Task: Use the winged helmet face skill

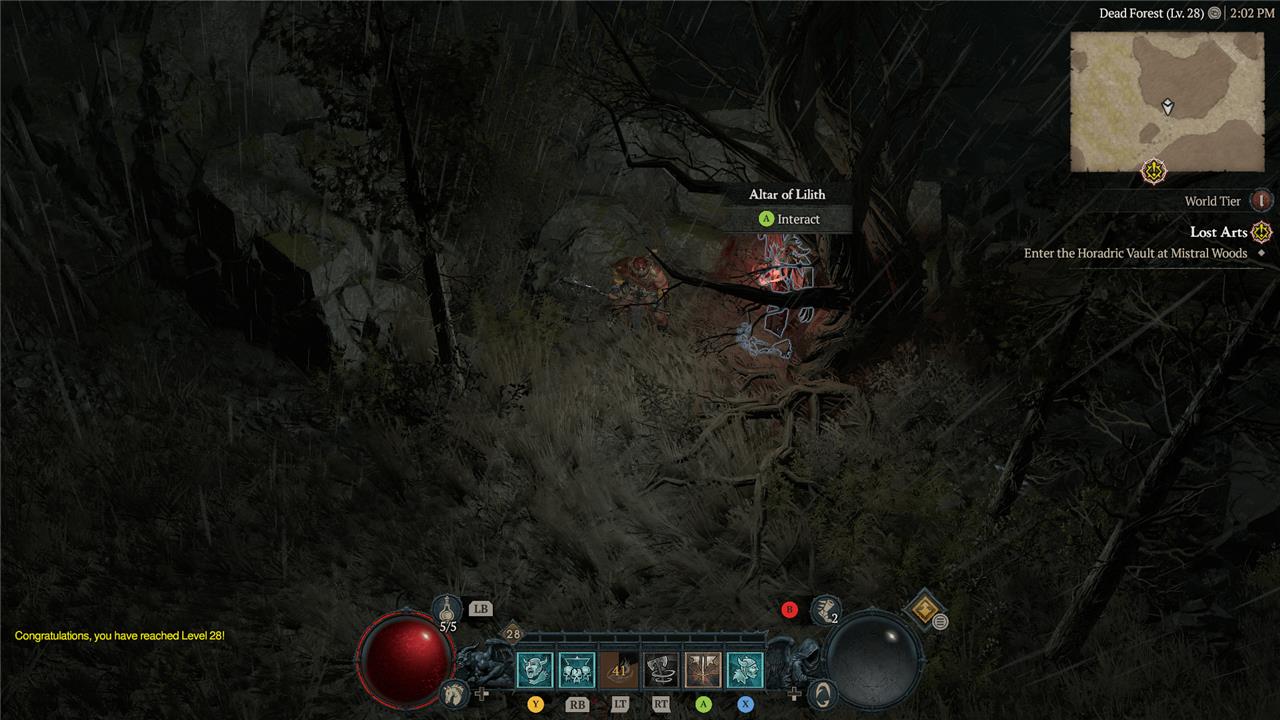Action: pyautogui.click(x=745, y=670)
